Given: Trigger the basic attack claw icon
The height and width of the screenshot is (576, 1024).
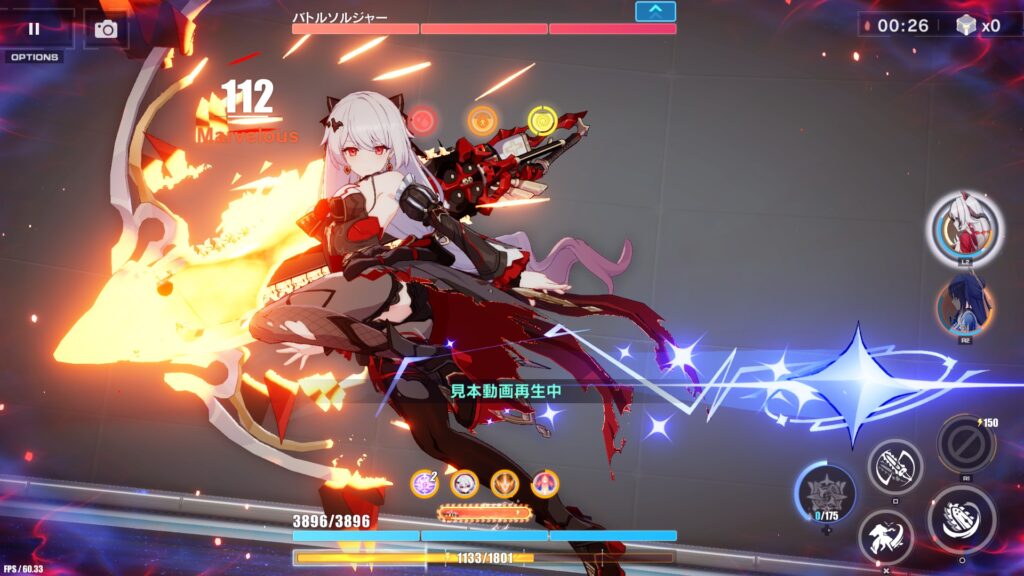Looking at the screenshot, I should tap(961, 520).
